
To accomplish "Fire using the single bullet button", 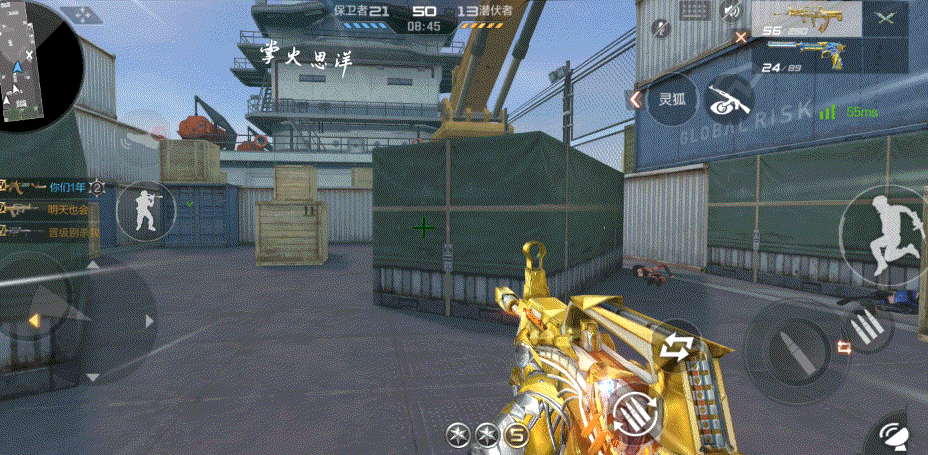I will pos(797,345).
